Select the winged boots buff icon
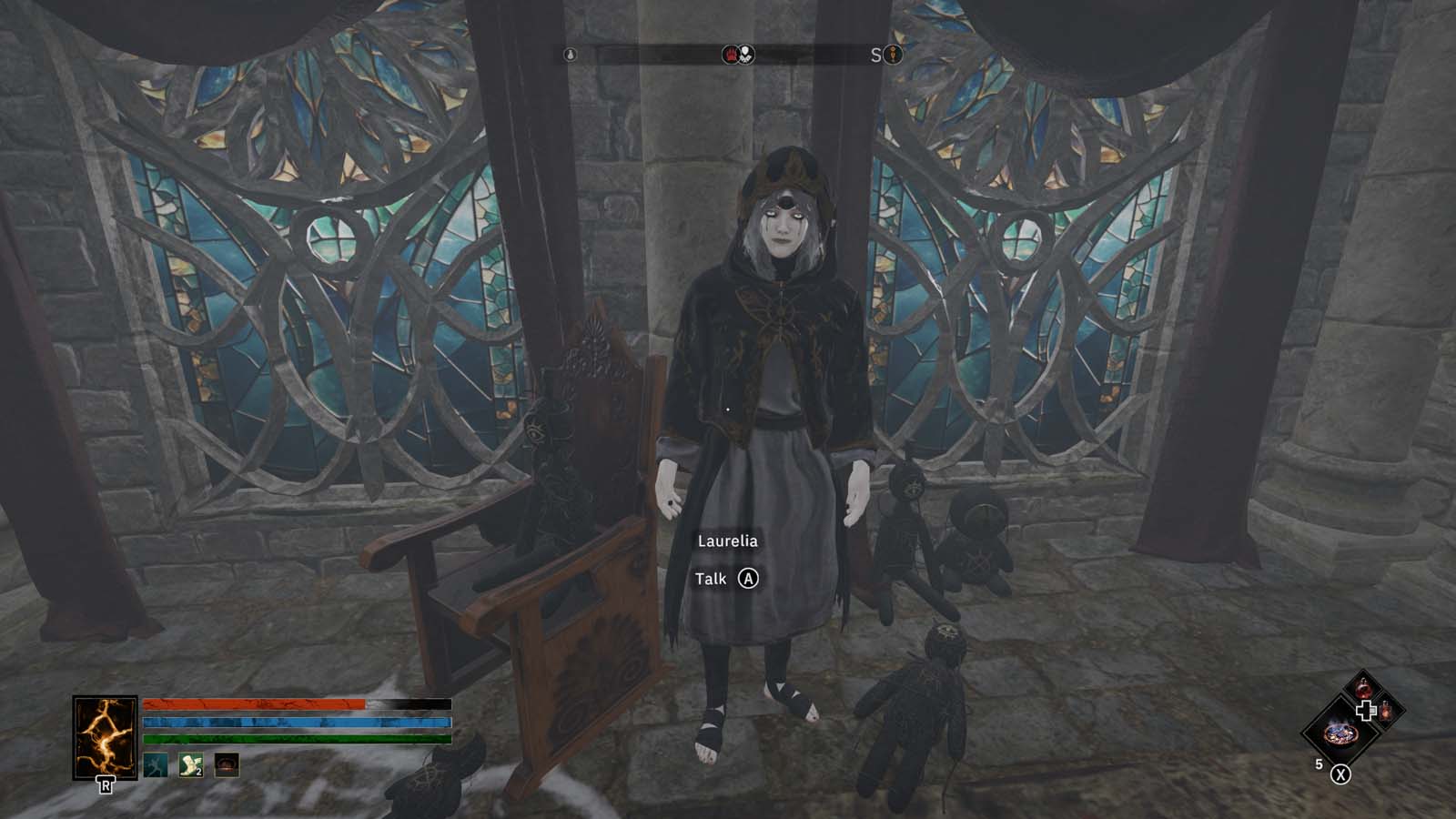 coord(190,764)
